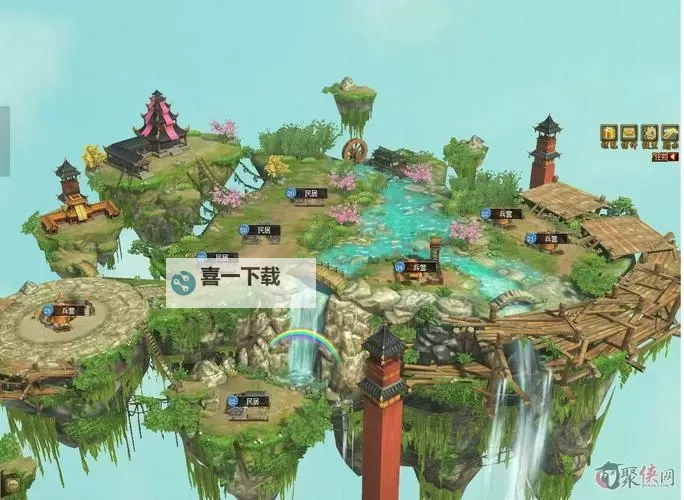Expand the red 任务 quest arrow tab
The image size is (684, 500).
coord(665,156)
